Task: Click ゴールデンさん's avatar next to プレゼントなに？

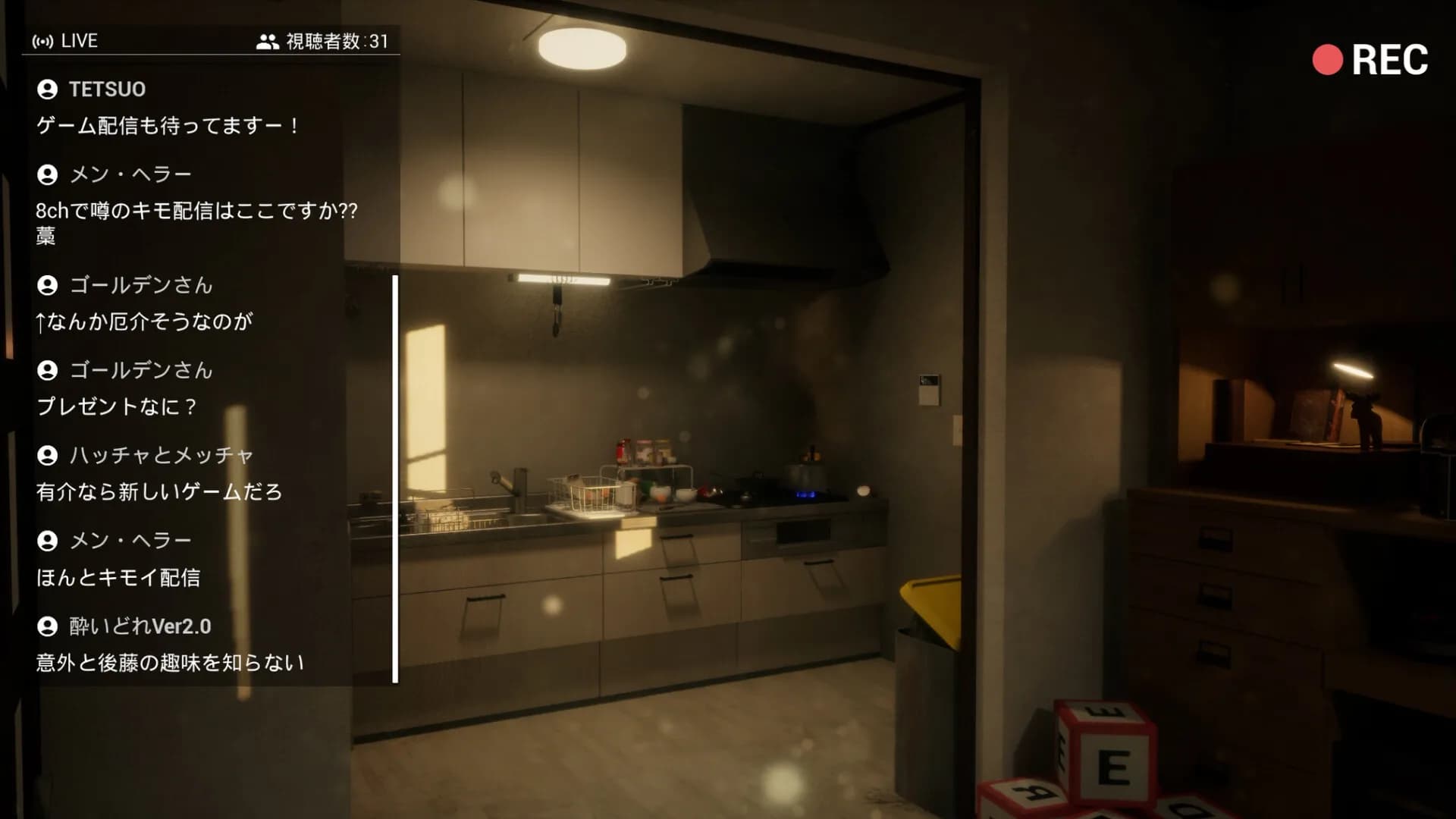Action: (48, 371)
